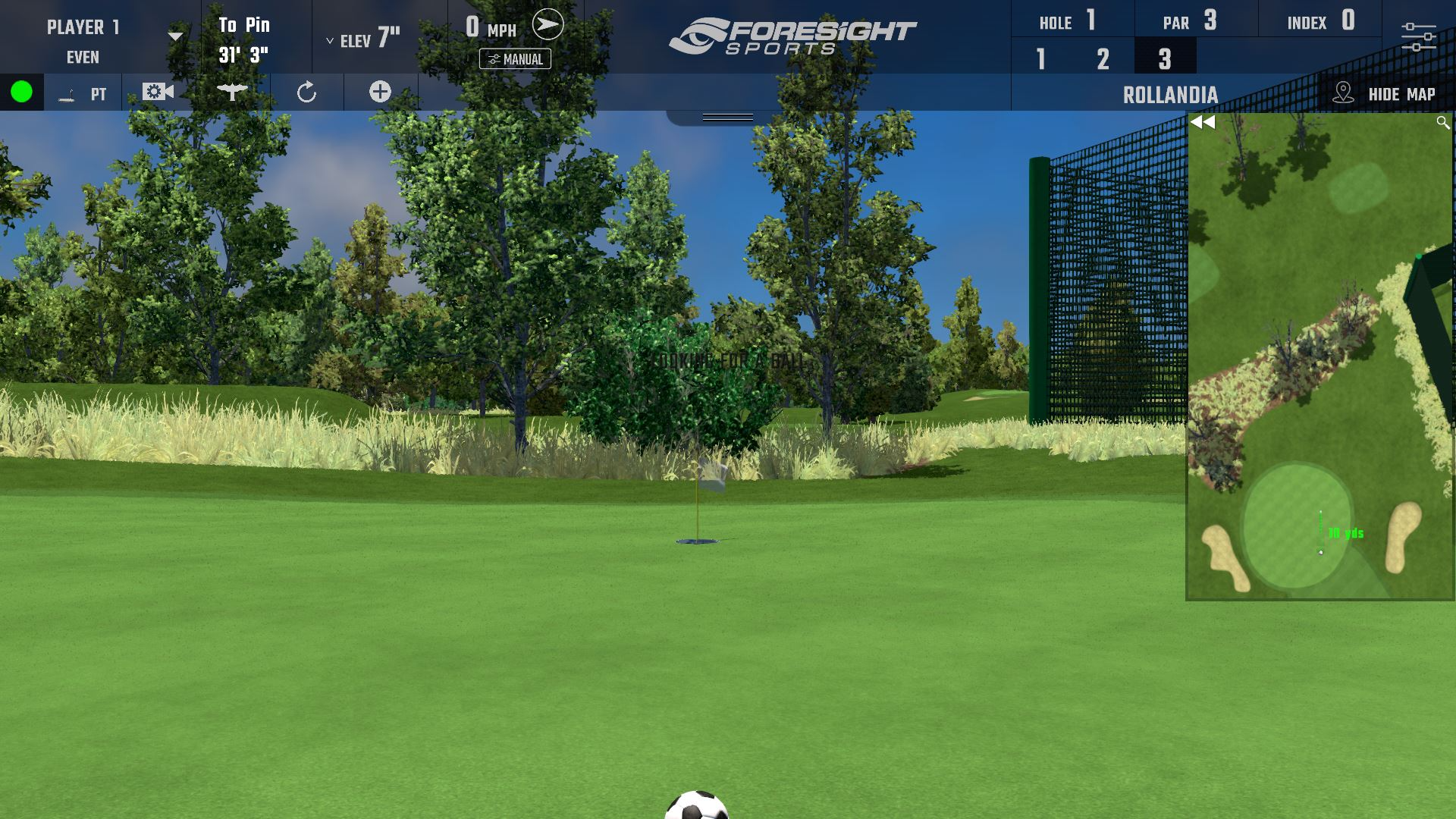Open the minimap zoom magnifier

[1443, 121]
